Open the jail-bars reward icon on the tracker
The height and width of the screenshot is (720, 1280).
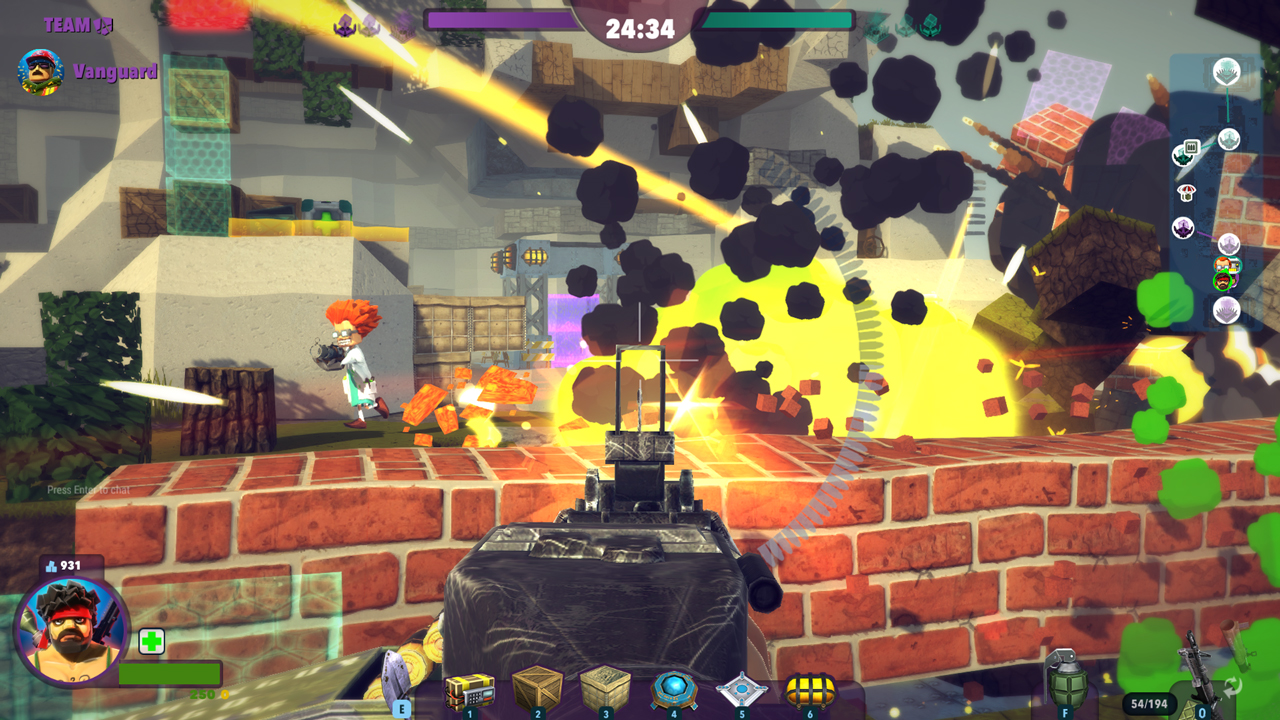tap(1192, 146)
